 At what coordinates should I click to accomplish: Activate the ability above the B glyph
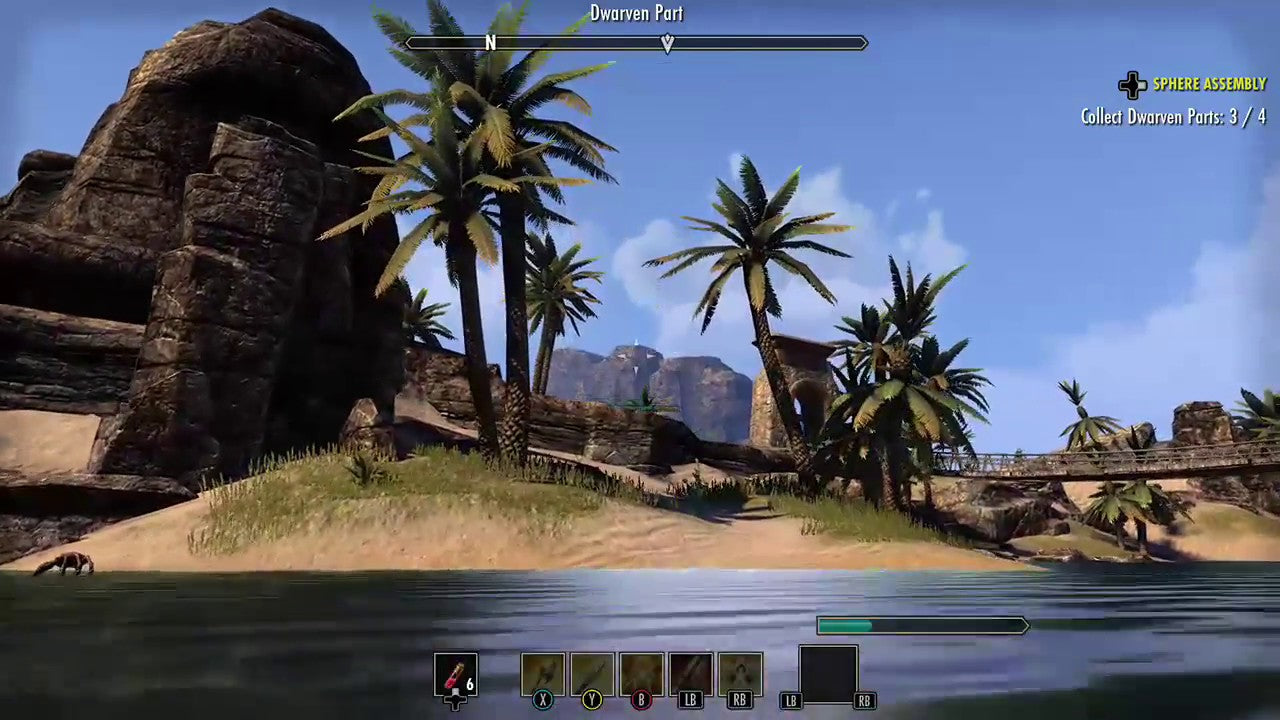[x=641, y=674]
